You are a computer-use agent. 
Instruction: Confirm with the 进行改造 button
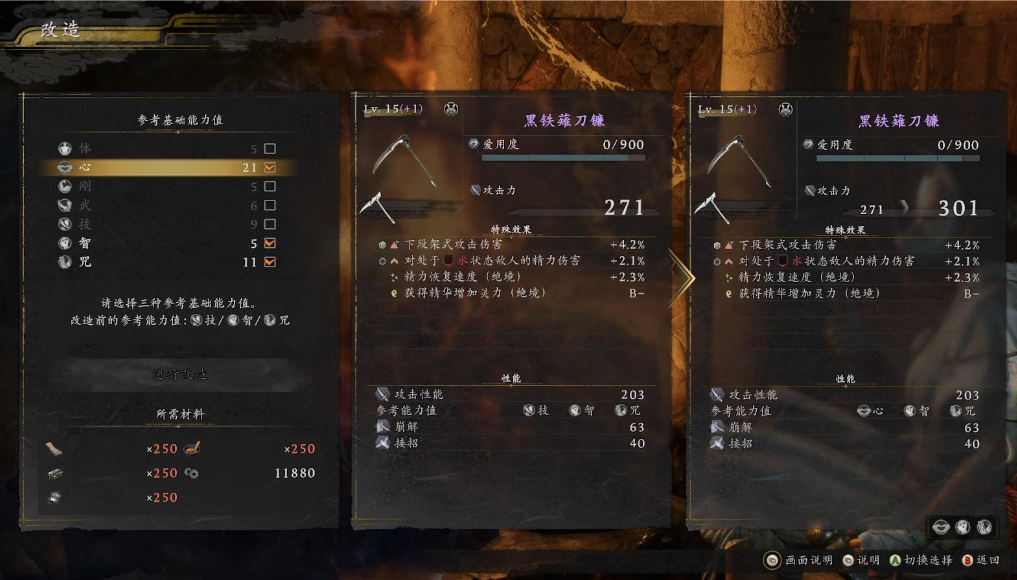[x=181, y=374]
